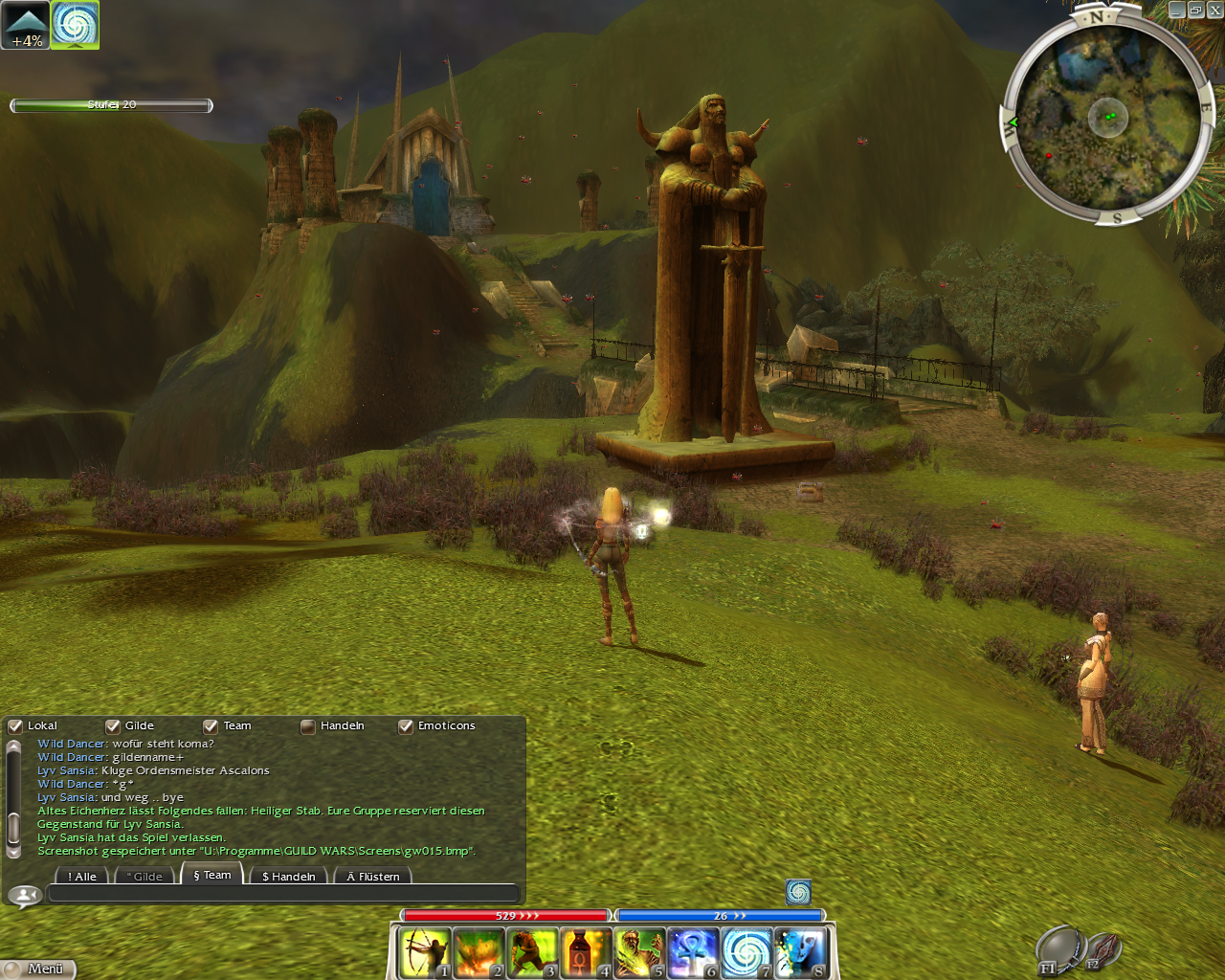Close the game window with X
This screenshot has height=980, width=1225.
coord(1214,10)
